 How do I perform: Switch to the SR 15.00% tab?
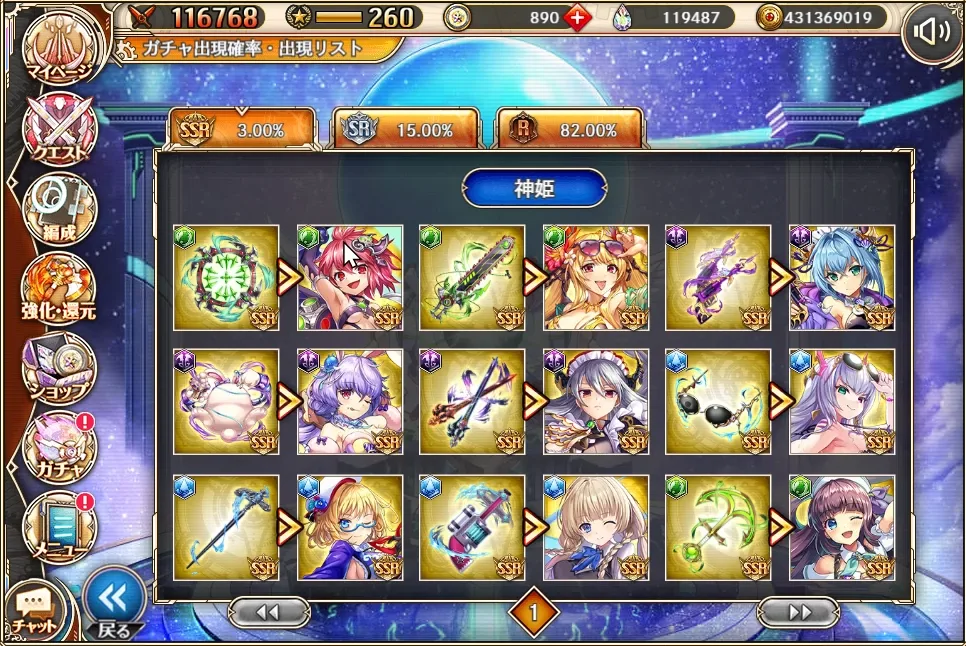[x=405, y=130]
